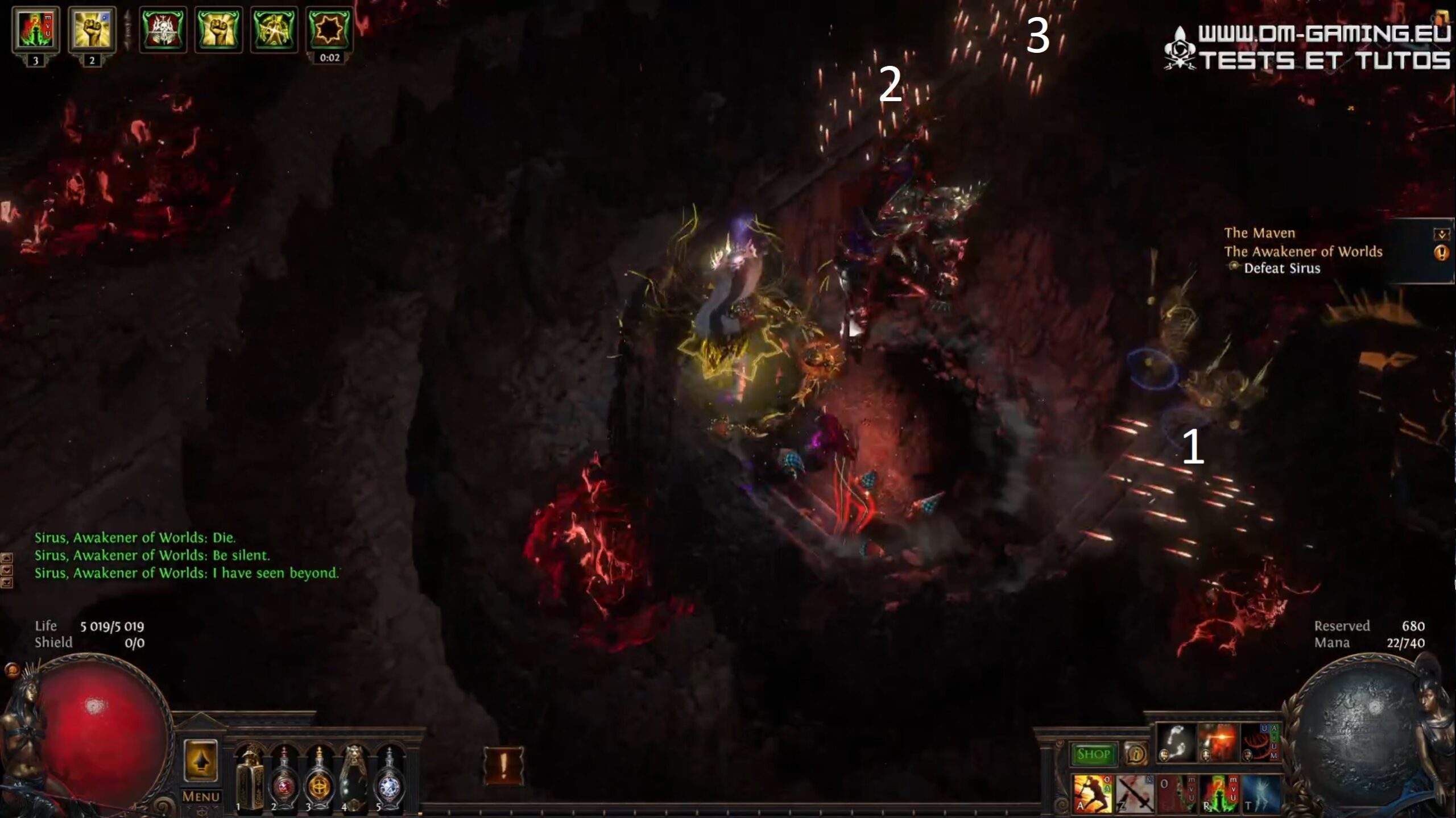Click the quest exclamation icon next to Defeat Sirus

(x=1443, y=253)
